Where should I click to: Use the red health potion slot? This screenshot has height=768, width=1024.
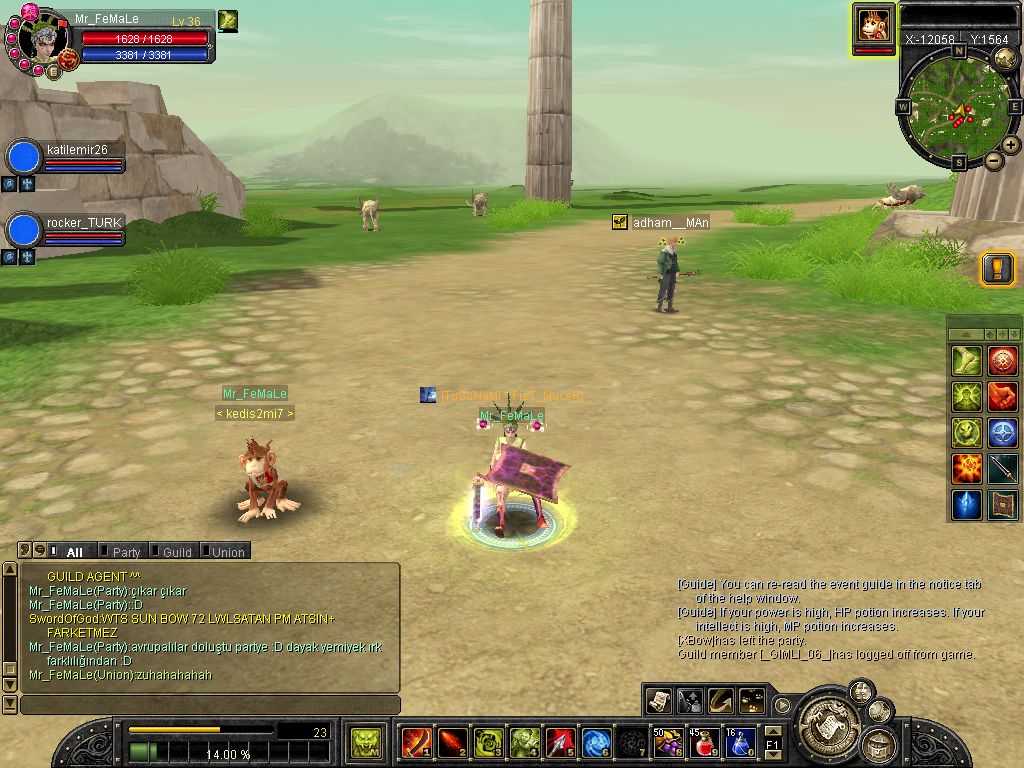tap(703, 742)
